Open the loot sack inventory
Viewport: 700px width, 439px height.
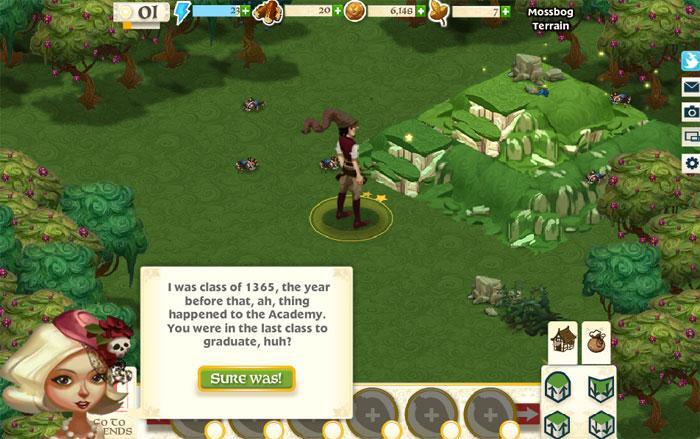pos(596,342)
